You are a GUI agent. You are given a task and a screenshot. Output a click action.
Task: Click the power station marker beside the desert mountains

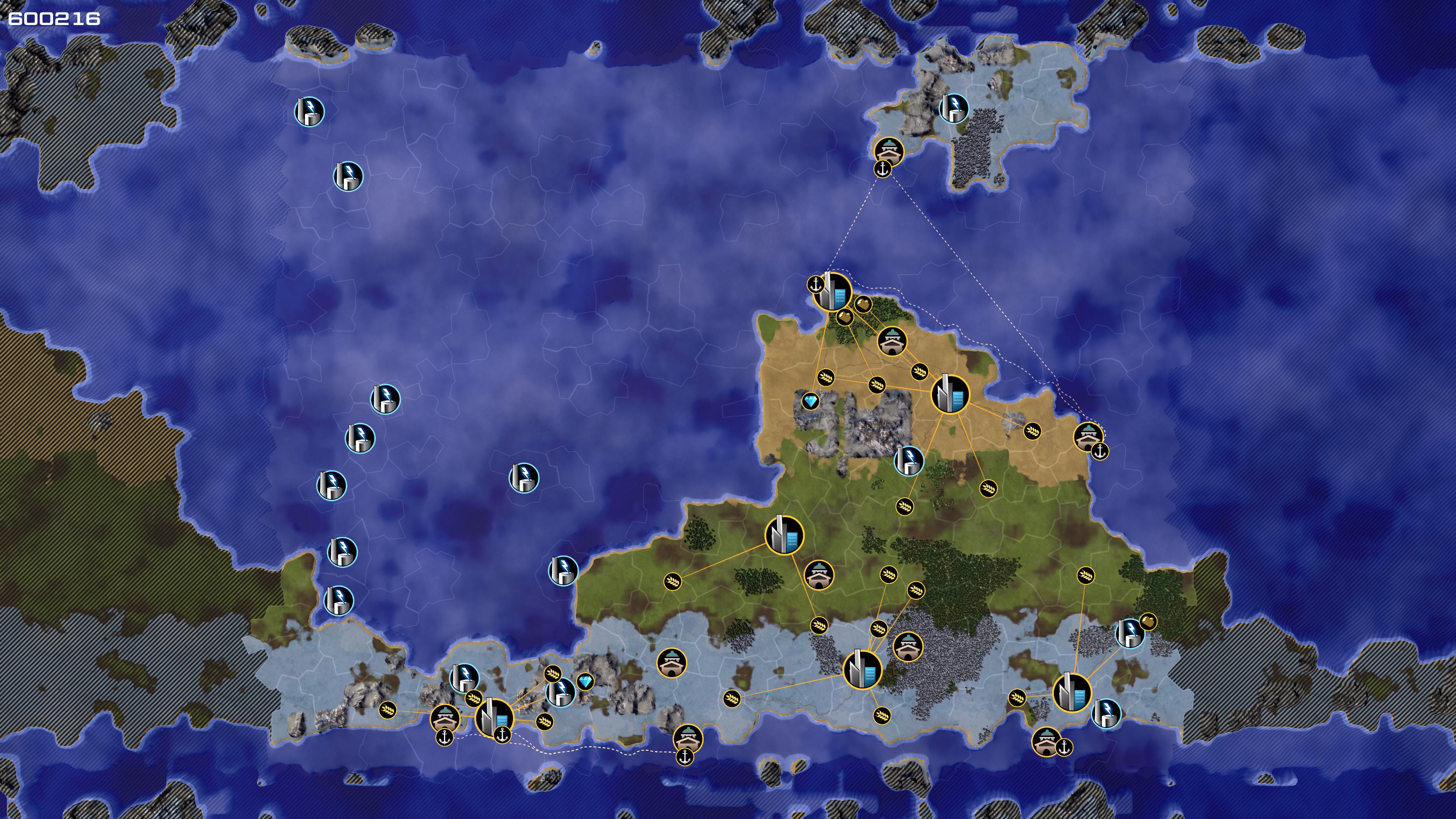(x=908, y=461)
